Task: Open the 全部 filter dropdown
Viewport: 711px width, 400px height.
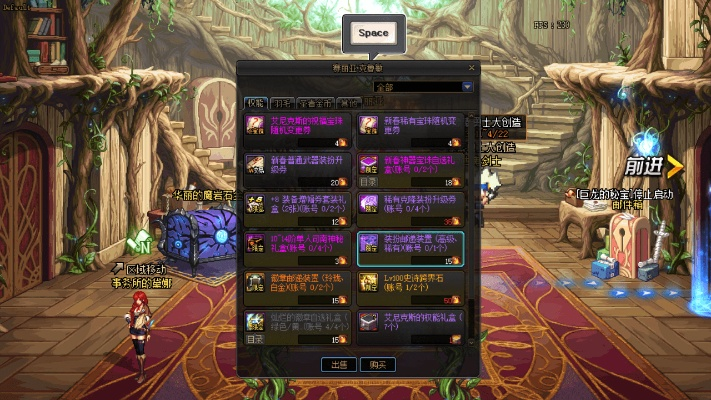Action: [x=466, y=87]
